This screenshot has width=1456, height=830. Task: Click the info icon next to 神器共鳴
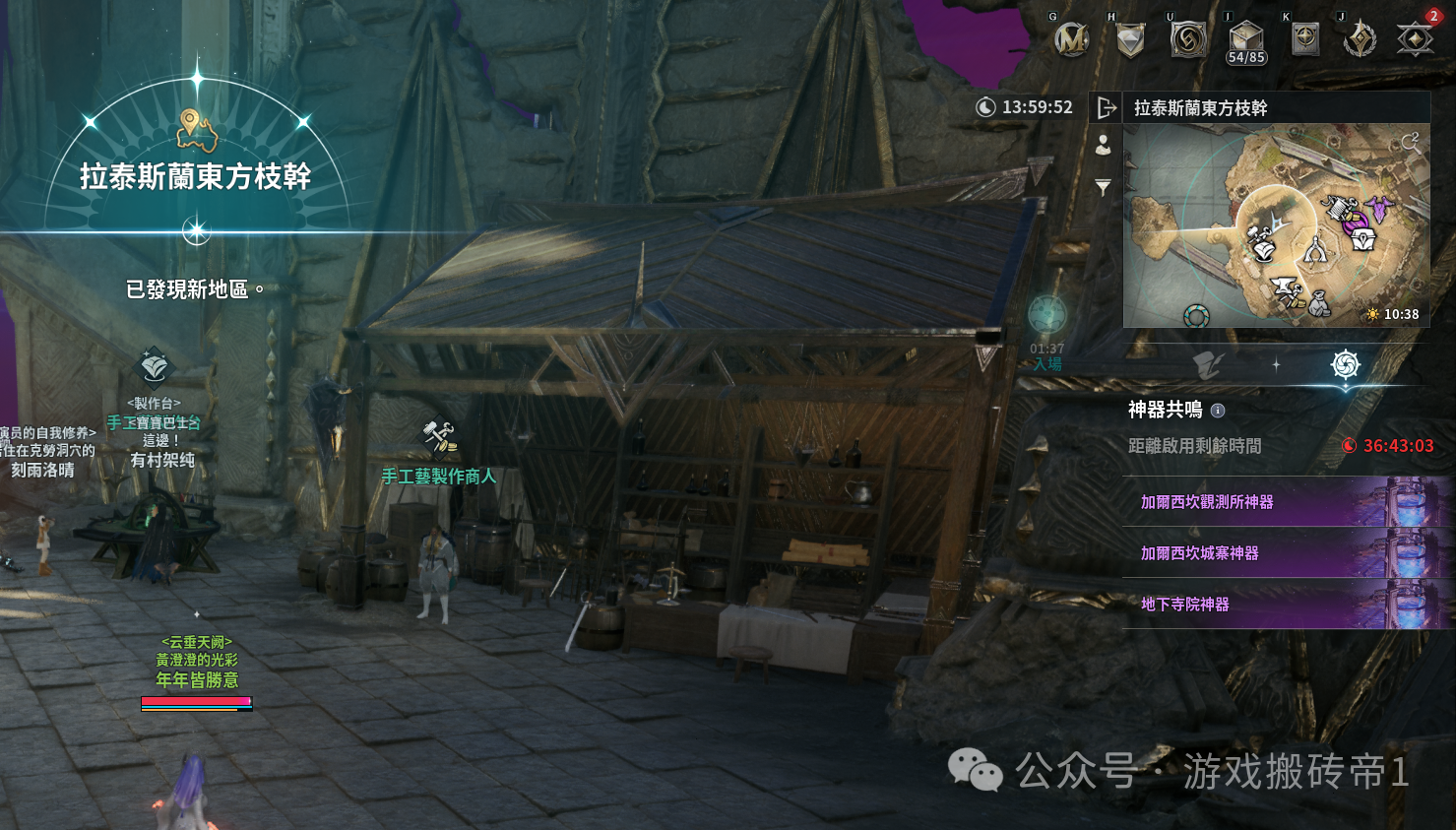[1218, 411]
